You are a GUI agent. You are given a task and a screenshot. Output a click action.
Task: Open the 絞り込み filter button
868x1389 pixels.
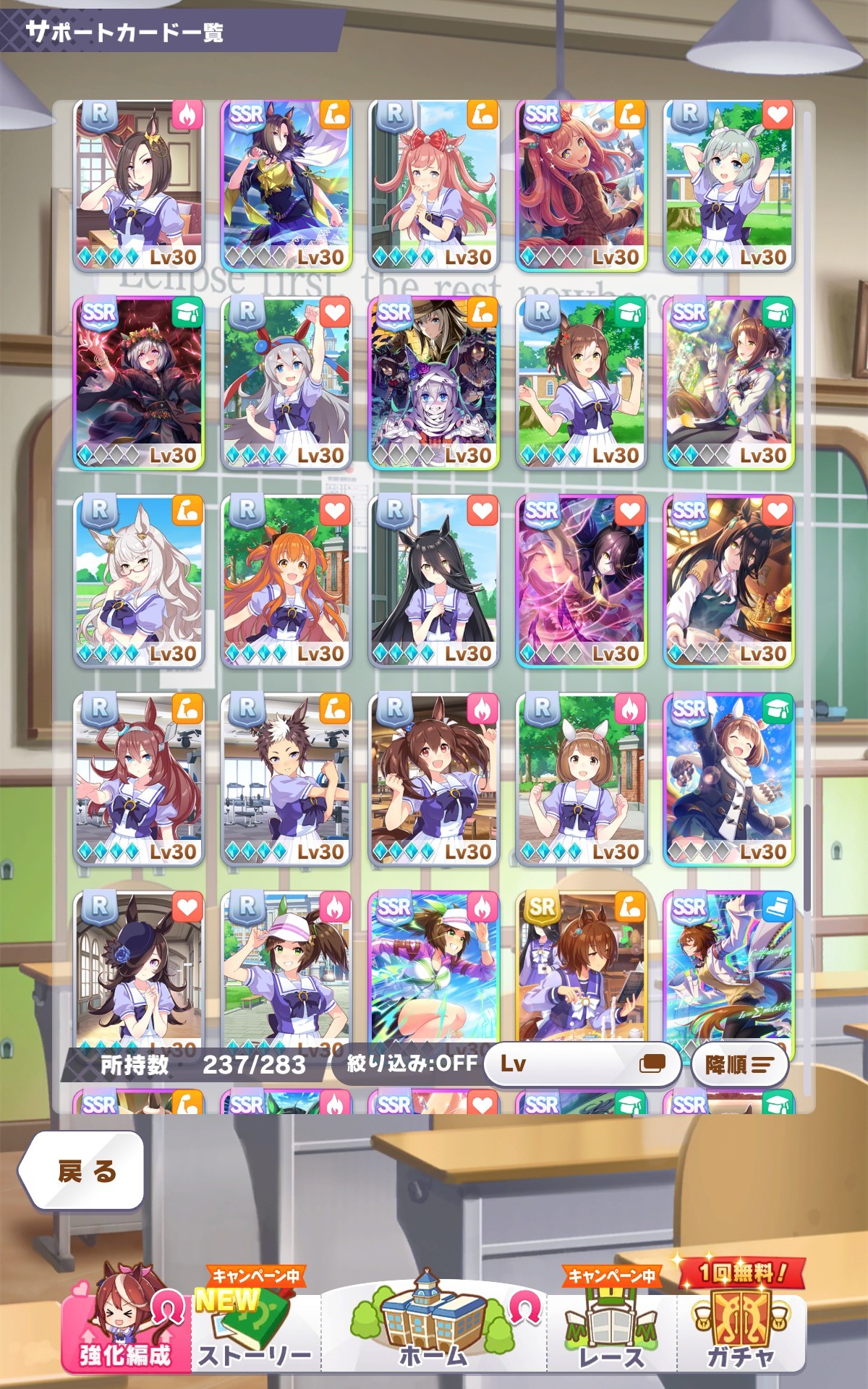(x=409, y=1063)
